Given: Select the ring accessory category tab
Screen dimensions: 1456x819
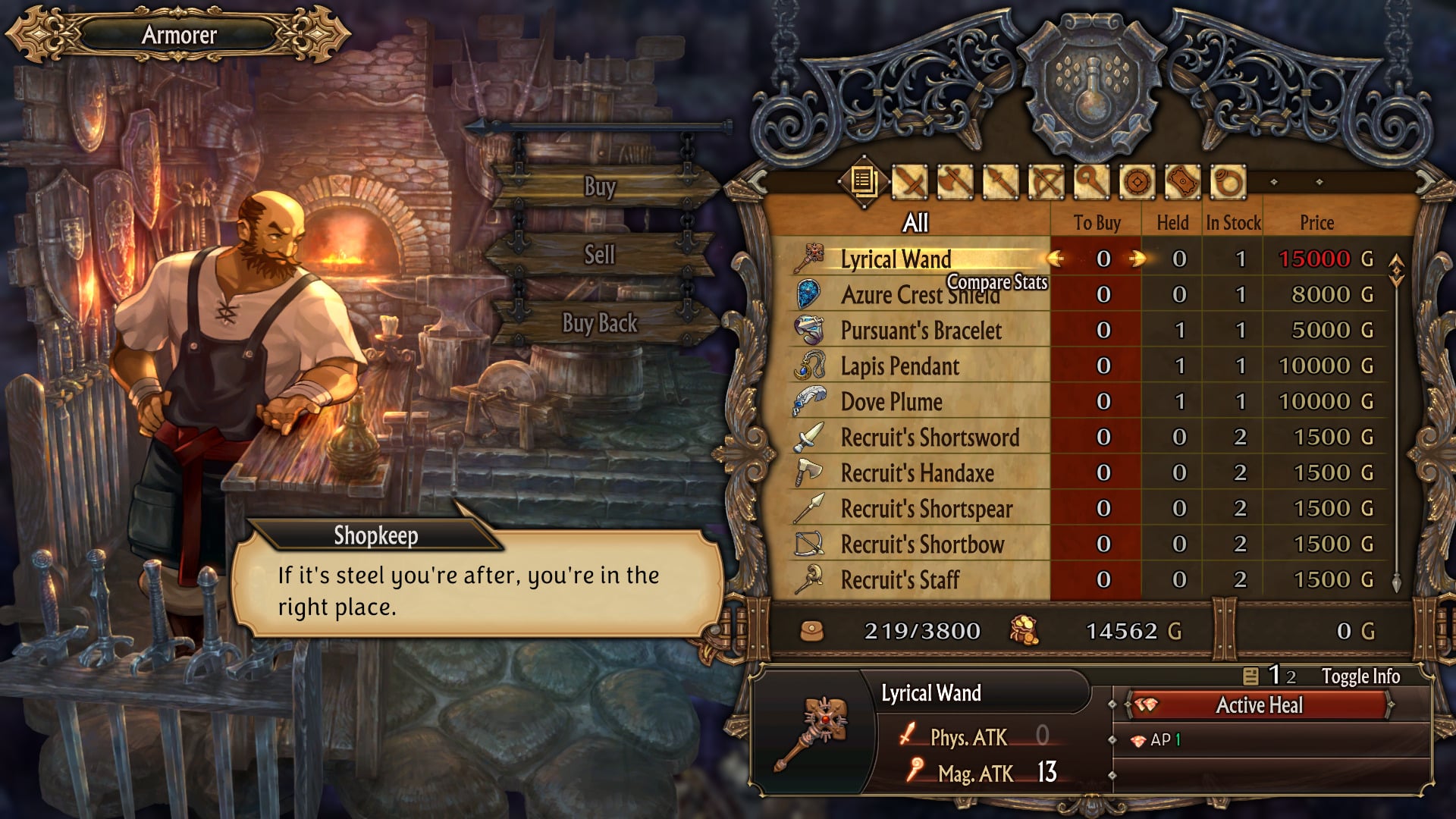Looking at the screenshot, I should click(1228, 182).
